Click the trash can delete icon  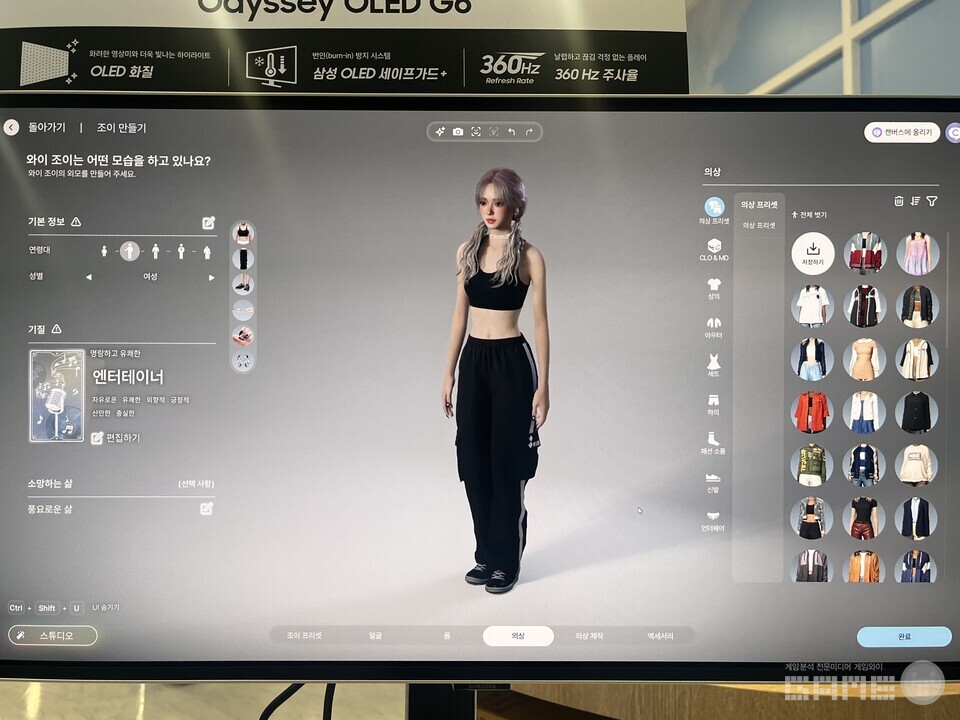click(x=898, y=201)
